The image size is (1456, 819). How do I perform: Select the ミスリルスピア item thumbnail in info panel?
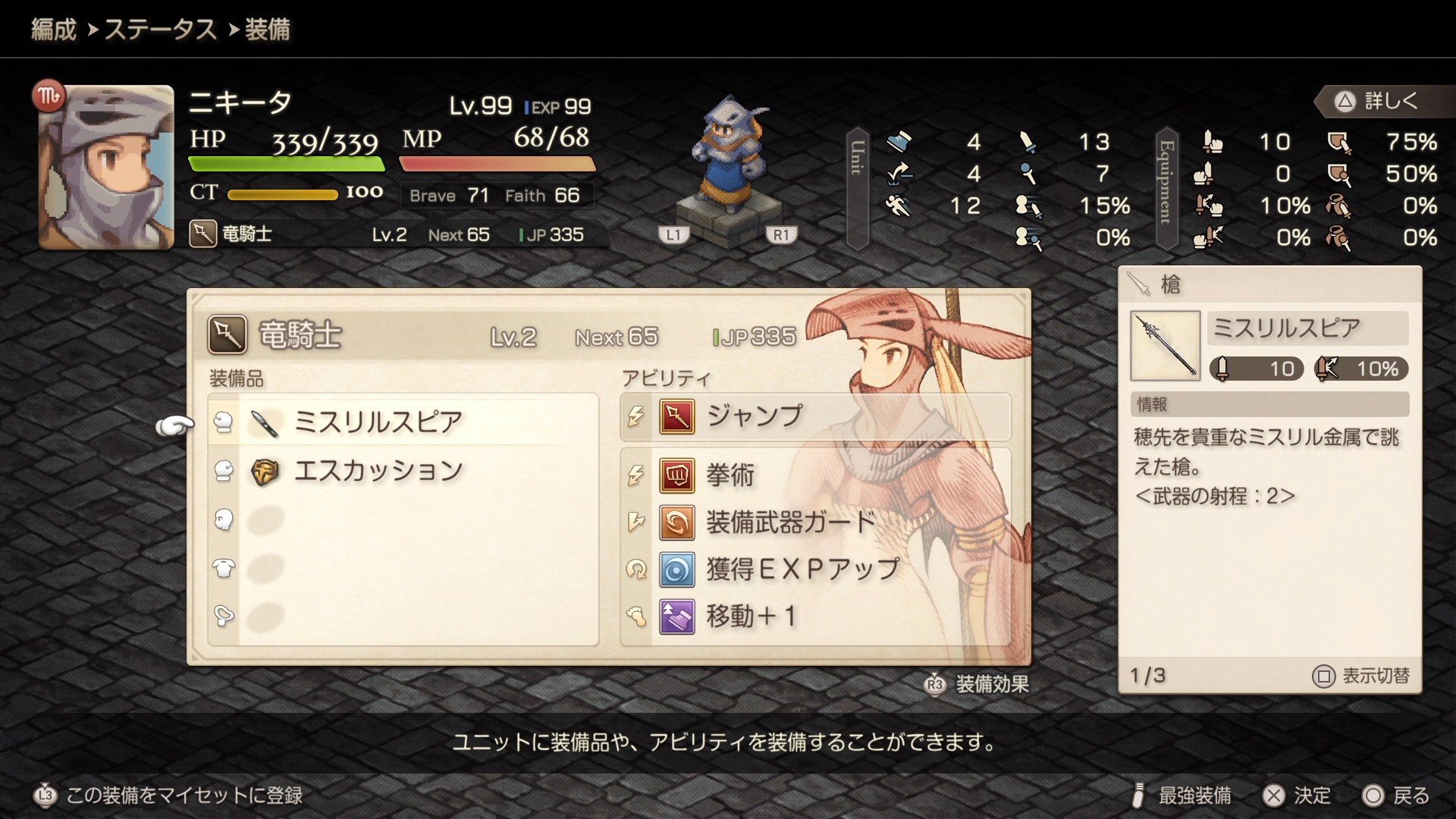(x=1165, y=346)
